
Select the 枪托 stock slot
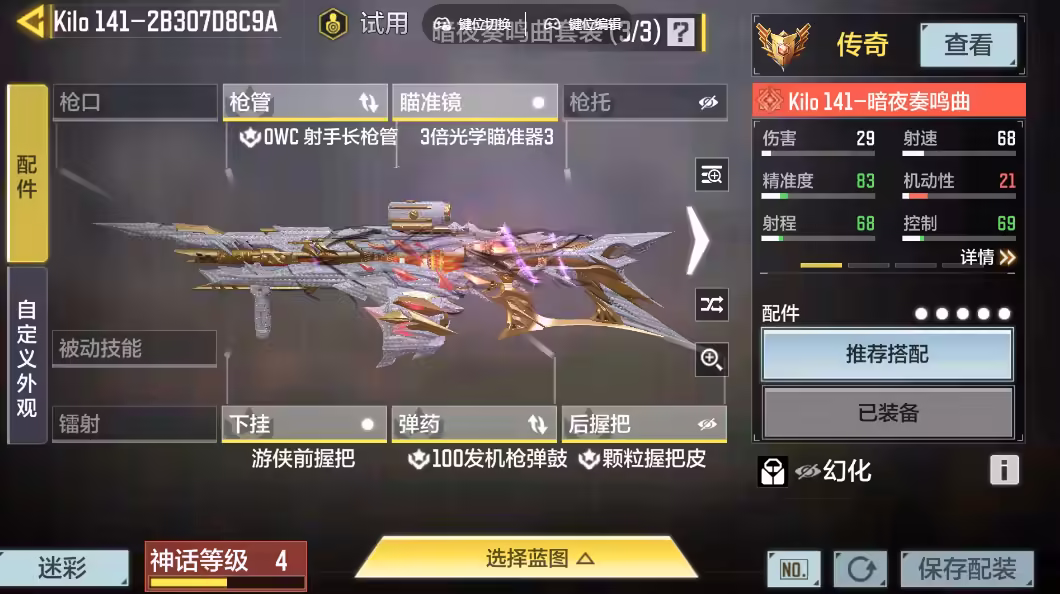point(644,102)
